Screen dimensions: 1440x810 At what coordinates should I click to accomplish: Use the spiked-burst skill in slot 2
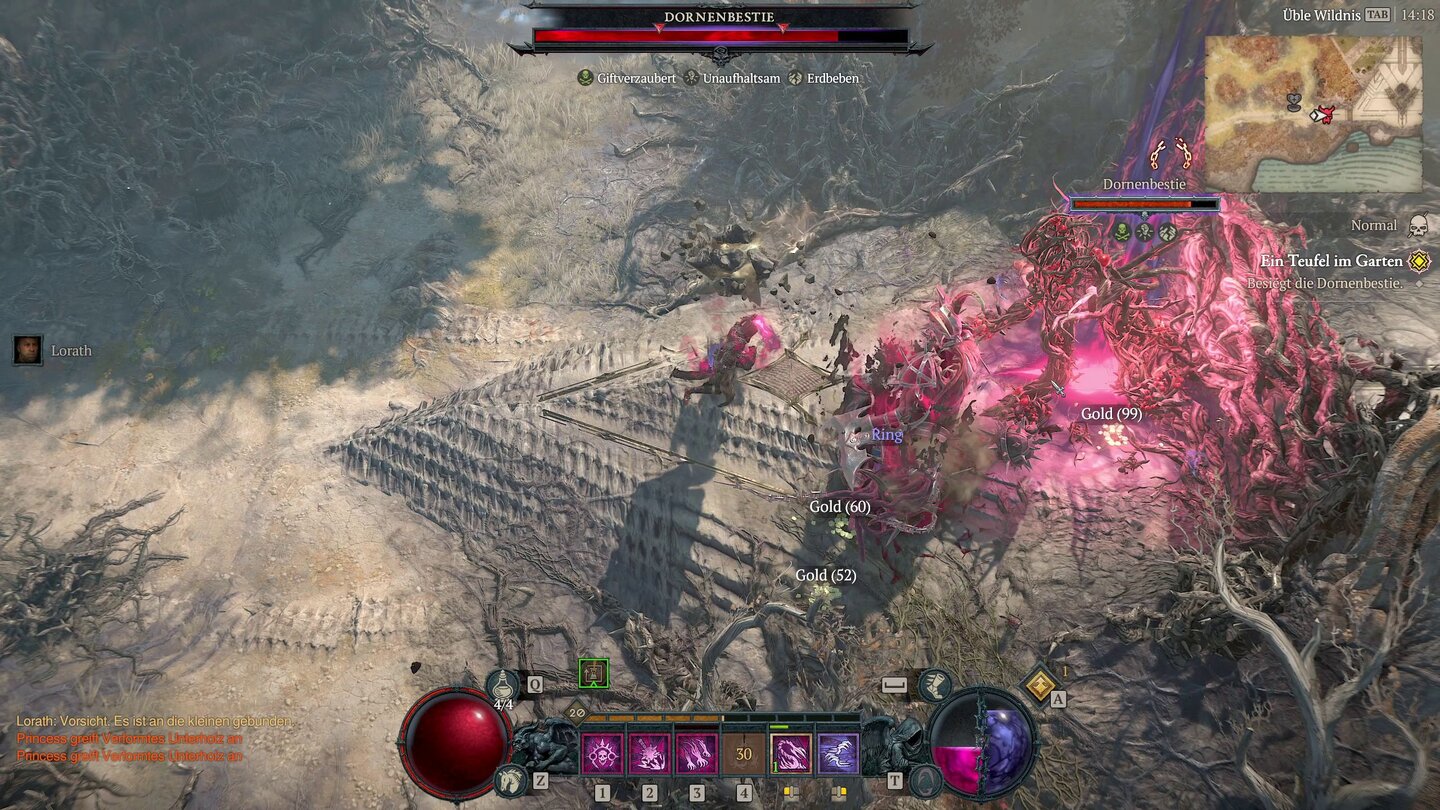point(650,755)
